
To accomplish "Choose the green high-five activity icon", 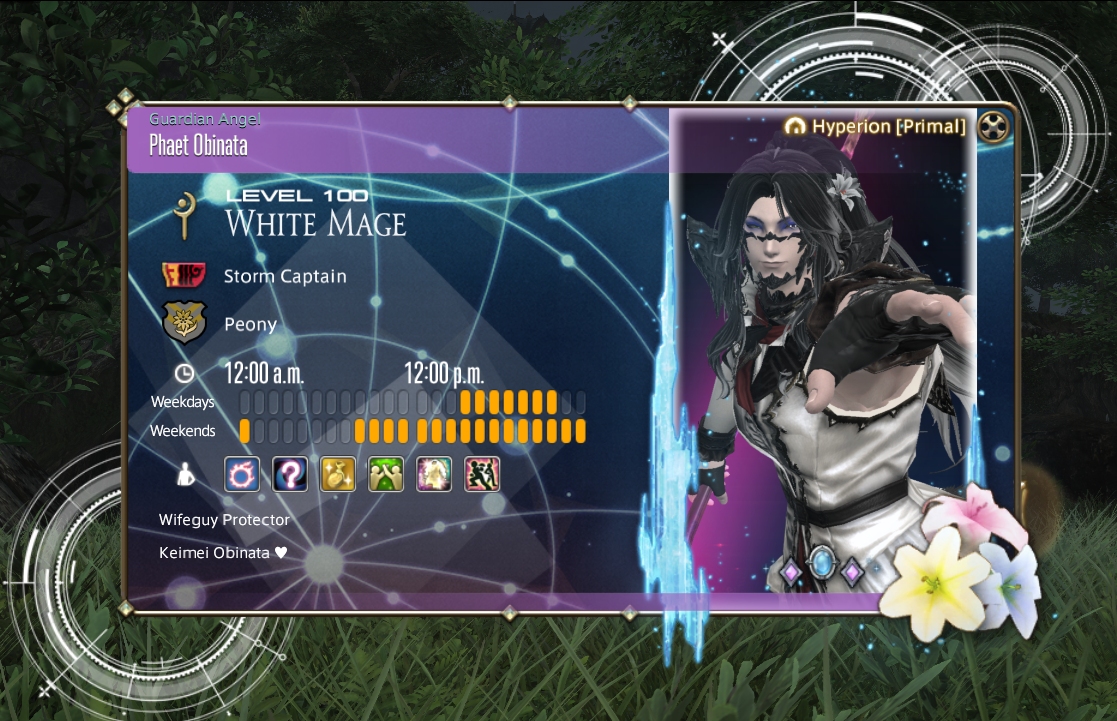I will click(x=386, y=474).
